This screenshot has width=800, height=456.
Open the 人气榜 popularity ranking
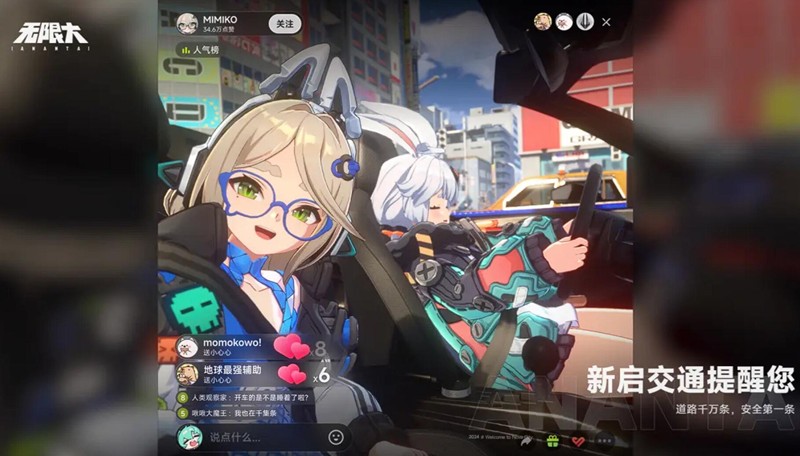coord(202,49)
